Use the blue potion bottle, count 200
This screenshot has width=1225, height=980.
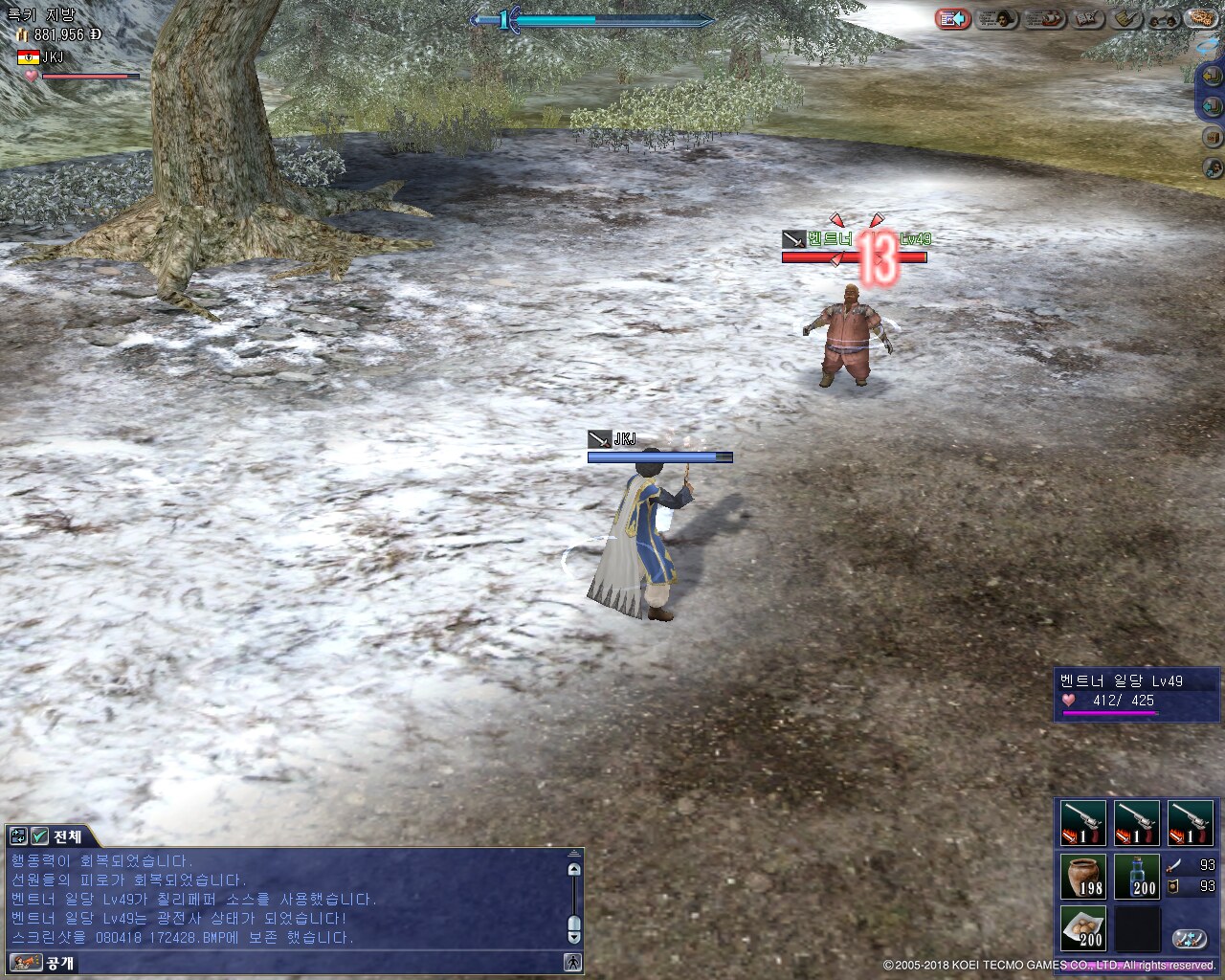1137,877
